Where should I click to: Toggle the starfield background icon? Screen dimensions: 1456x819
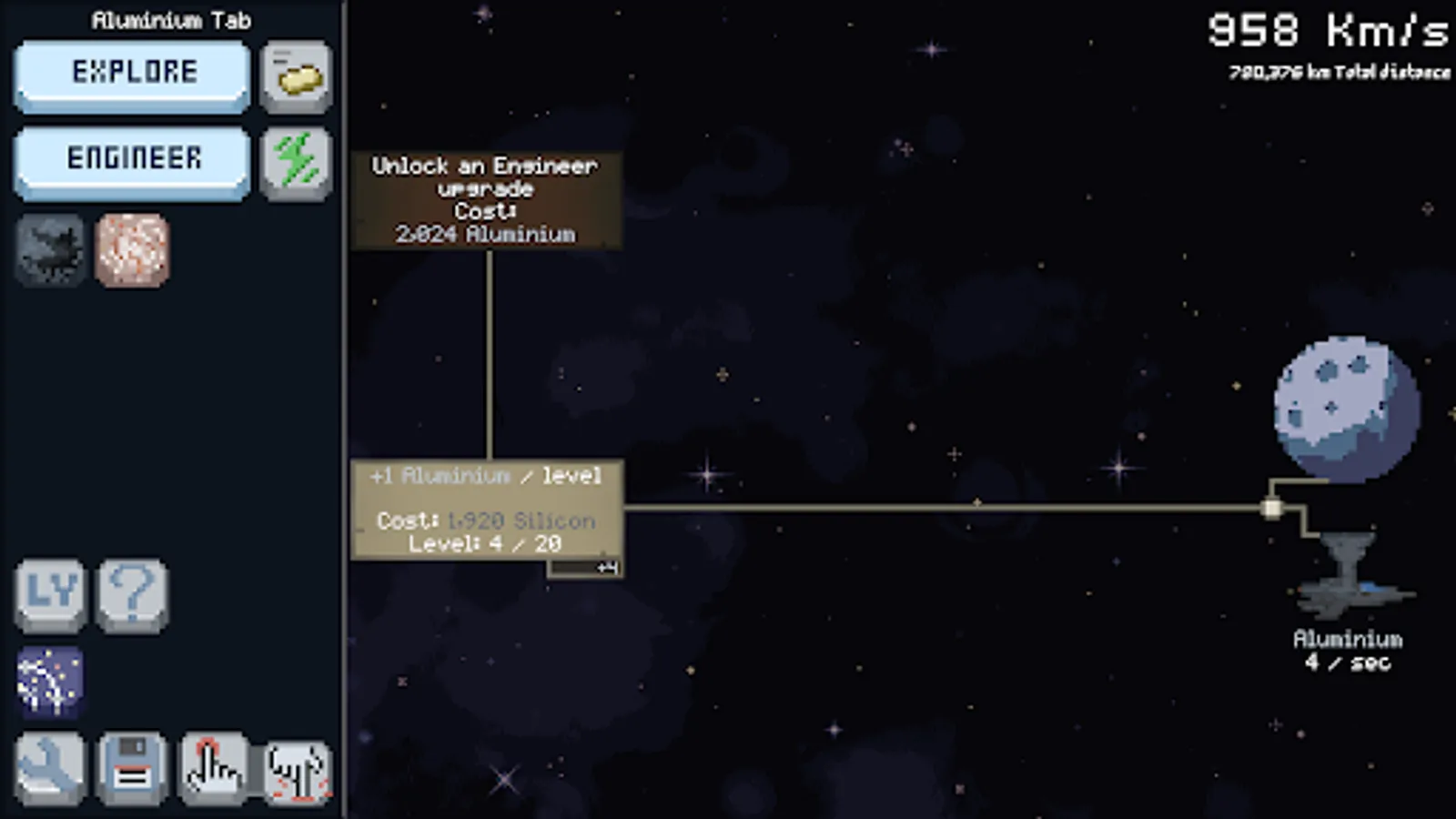point(50,682)
